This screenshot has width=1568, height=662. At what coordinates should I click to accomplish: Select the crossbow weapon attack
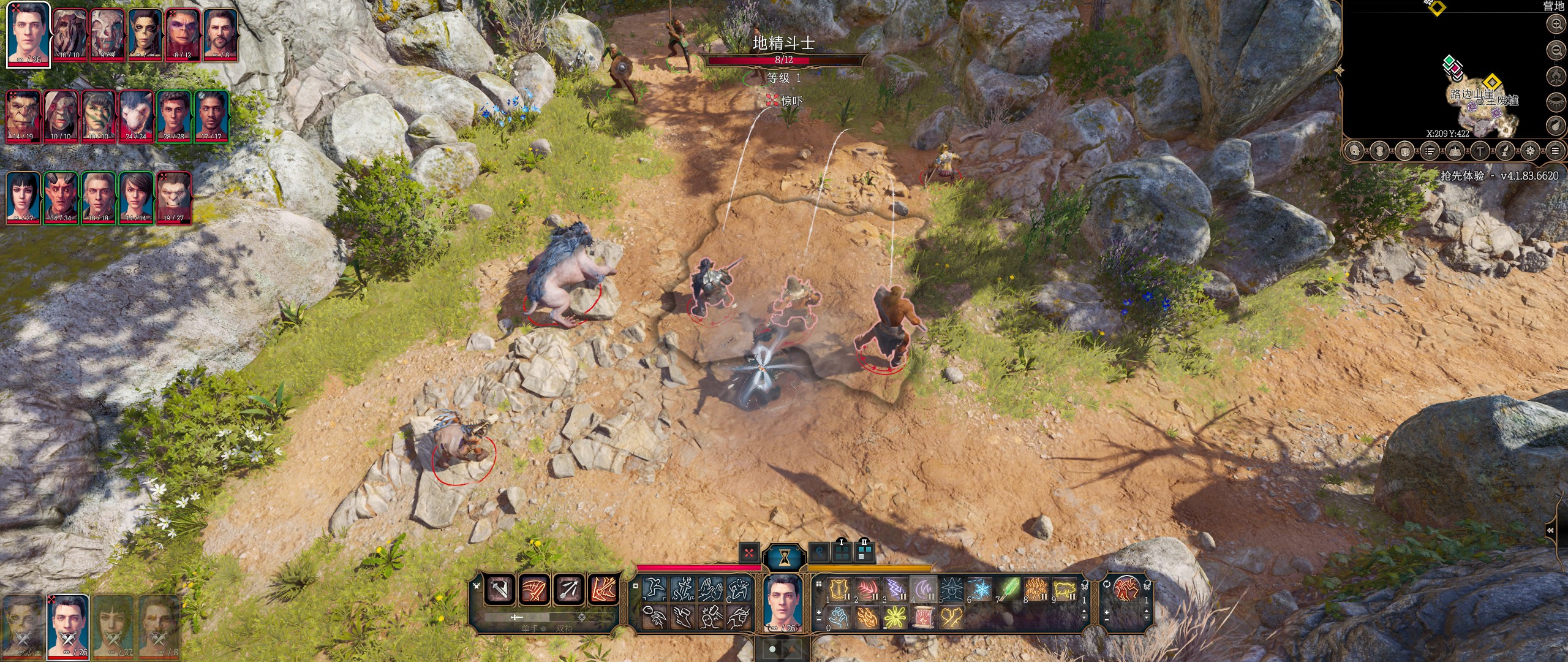click(x=568, y=590)
